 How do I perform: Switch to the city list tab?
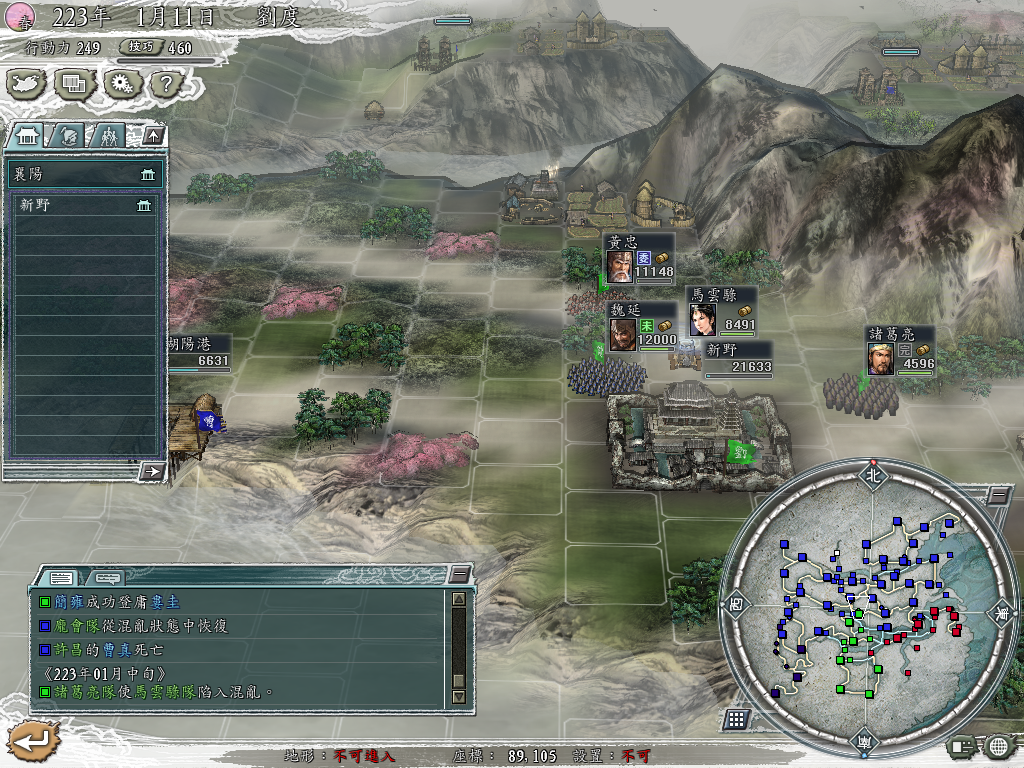pos(27,135)
